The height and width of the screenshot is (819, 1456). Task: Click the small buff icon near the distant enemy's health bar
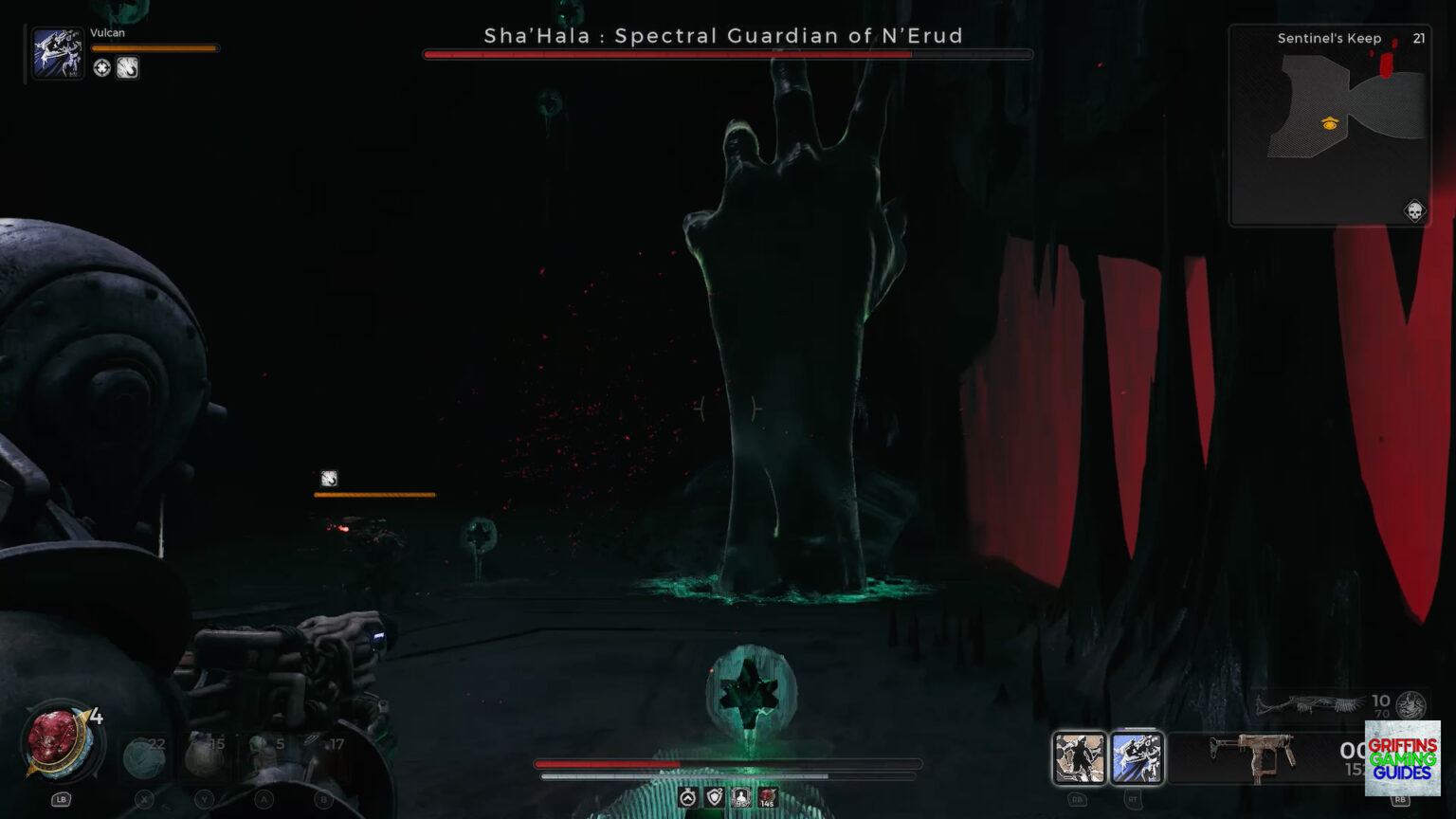pyautogui.click(x=328, y=479)
